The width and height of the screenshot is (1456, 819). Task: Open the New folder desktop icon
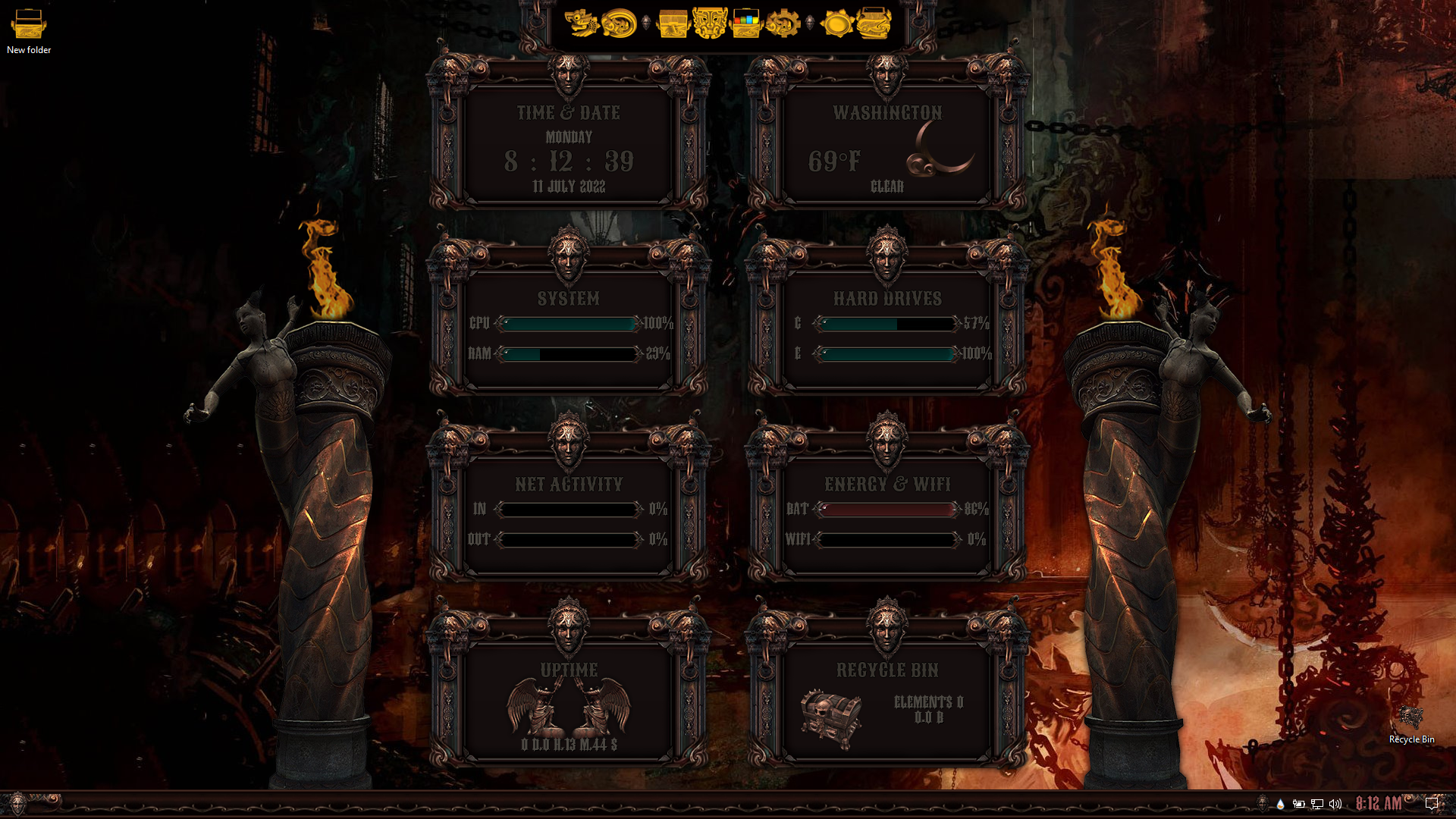tap(29, 30)
